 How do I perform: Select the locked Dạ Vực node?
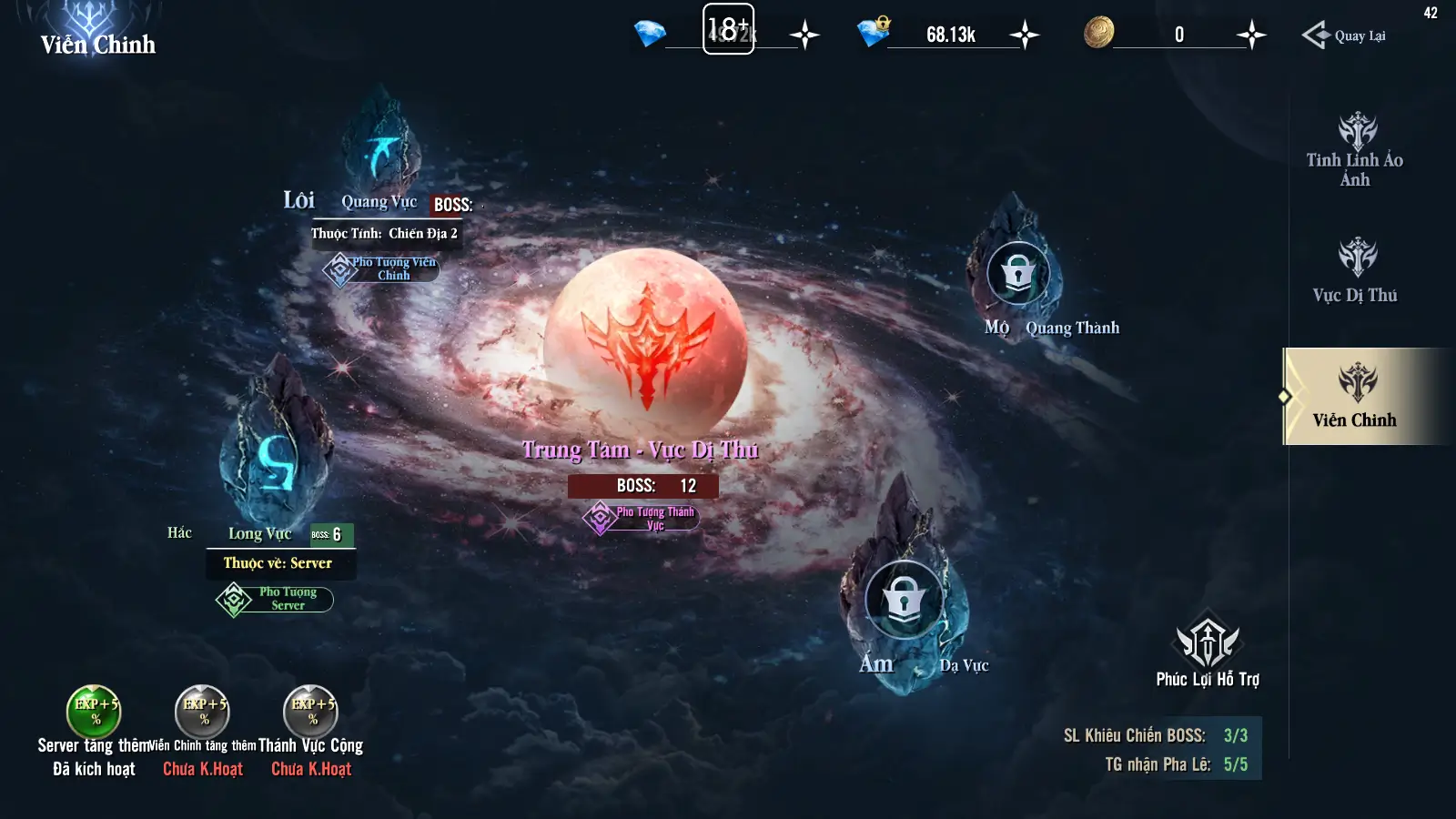pos(903,599)
